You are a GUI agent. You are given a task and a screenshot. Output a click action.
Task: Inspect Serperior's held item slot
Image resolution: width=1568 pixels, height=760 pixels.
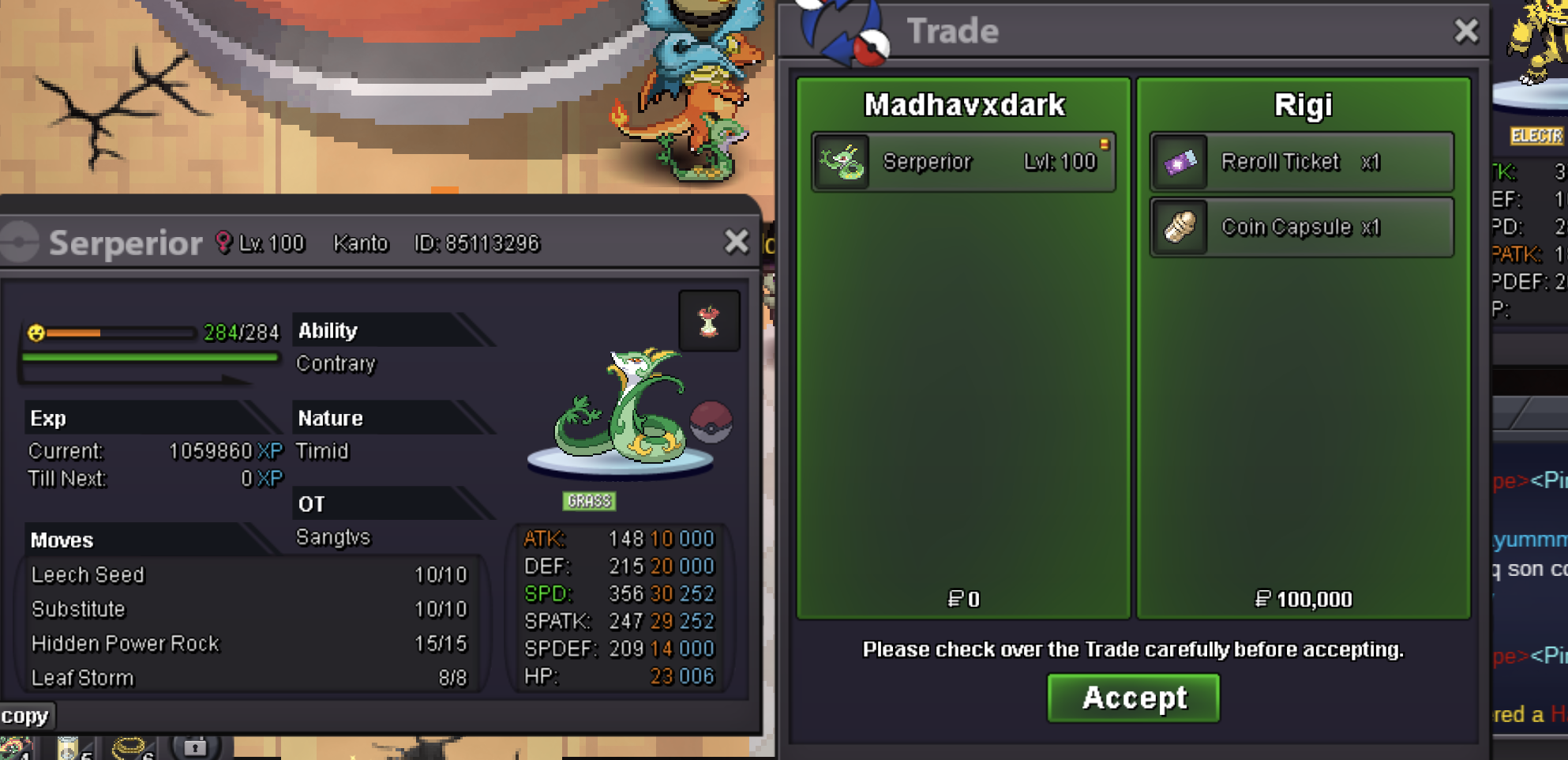709,321
